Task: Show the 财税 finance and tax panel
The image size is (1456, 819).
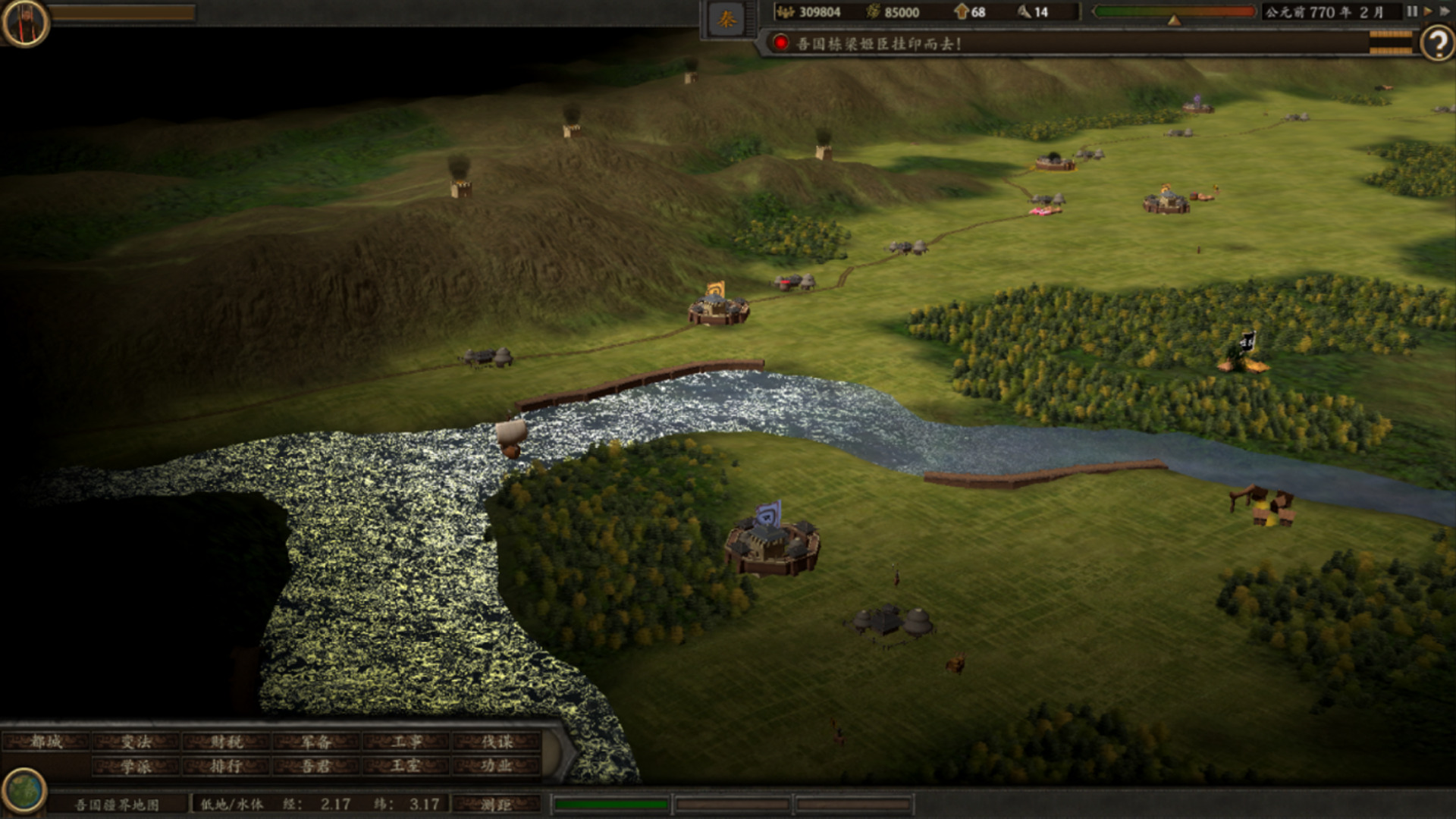Action: pos(226,742)
